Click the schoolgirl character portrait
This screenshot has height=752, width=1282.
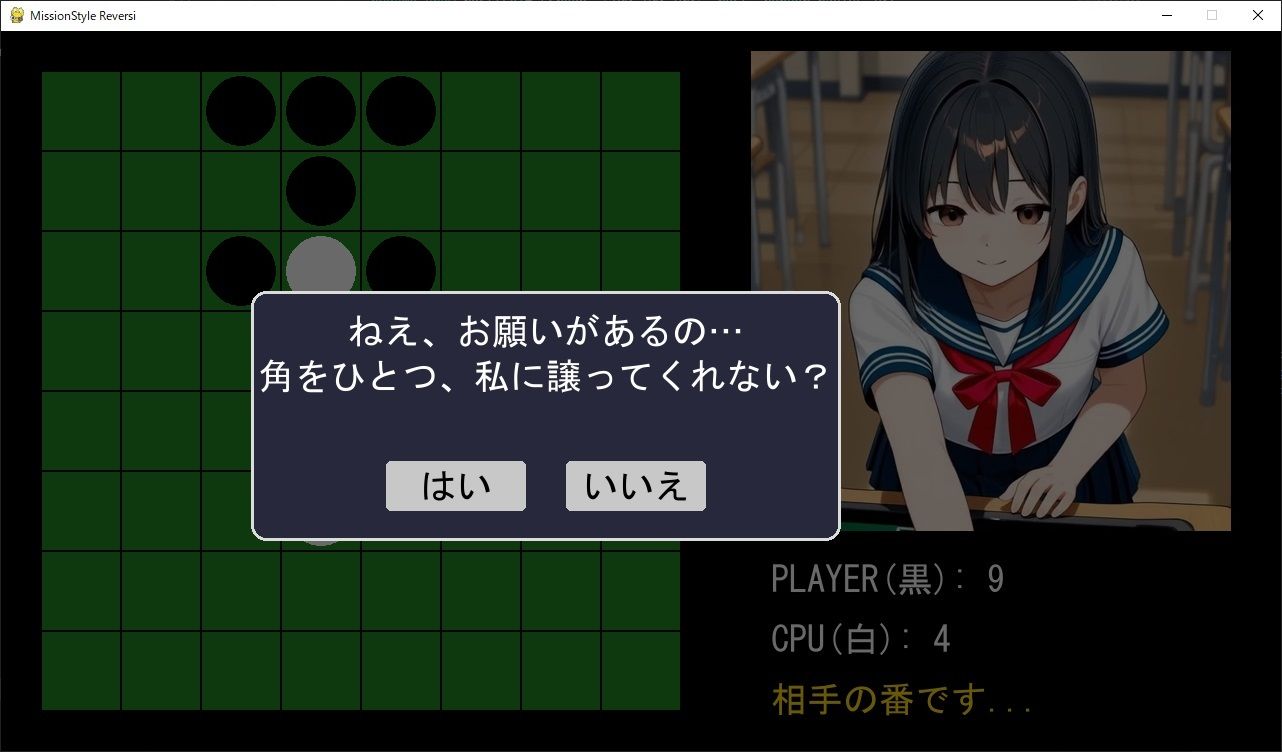click(x=990, y=290)
